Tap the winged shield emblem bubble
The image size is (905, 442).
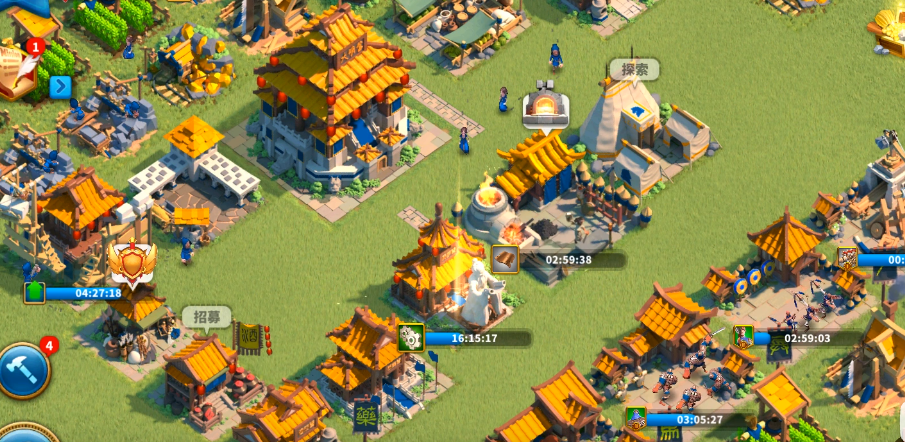coord(132,263)
